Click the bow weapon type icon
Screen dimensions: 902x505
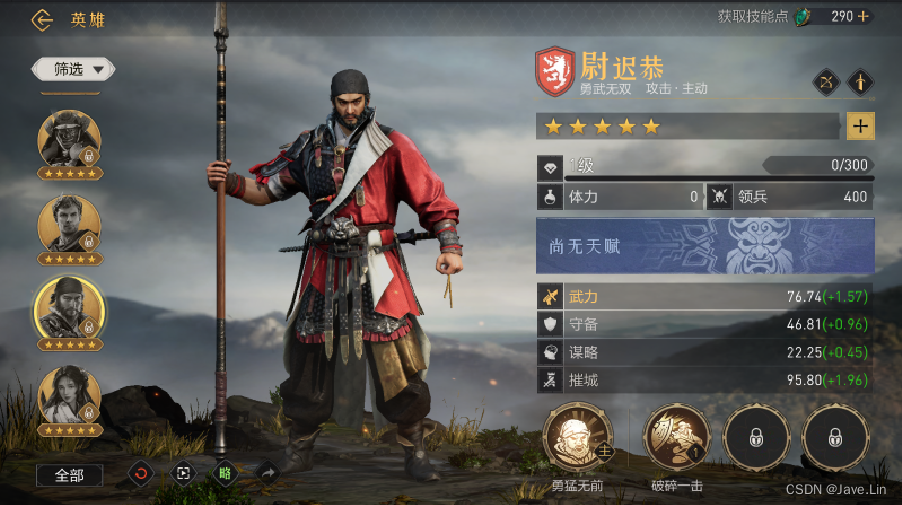coord(827,82)
